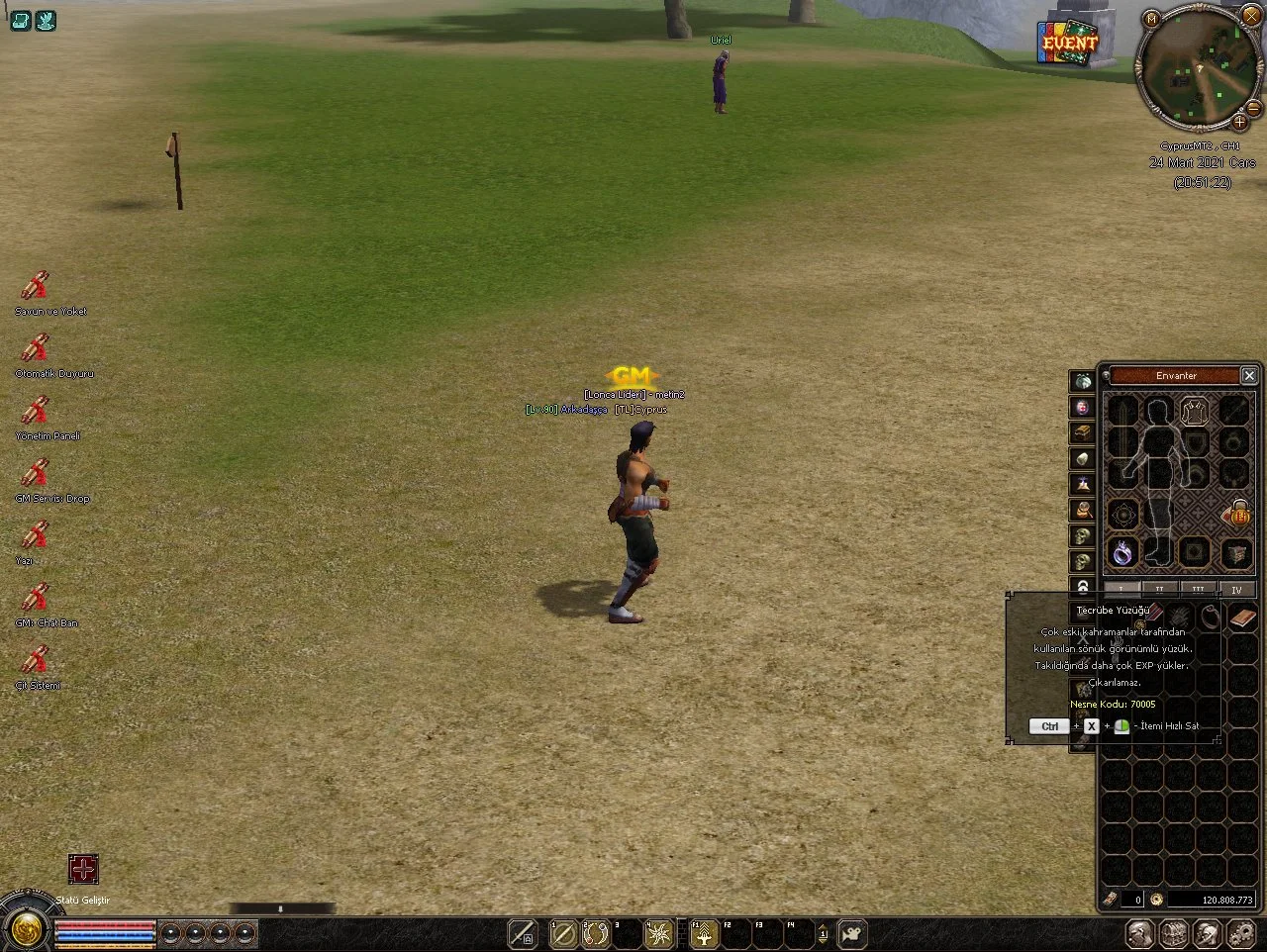Click the red-and-gold lock bag icon
1267x952 pixels.
pos(1237,513)
